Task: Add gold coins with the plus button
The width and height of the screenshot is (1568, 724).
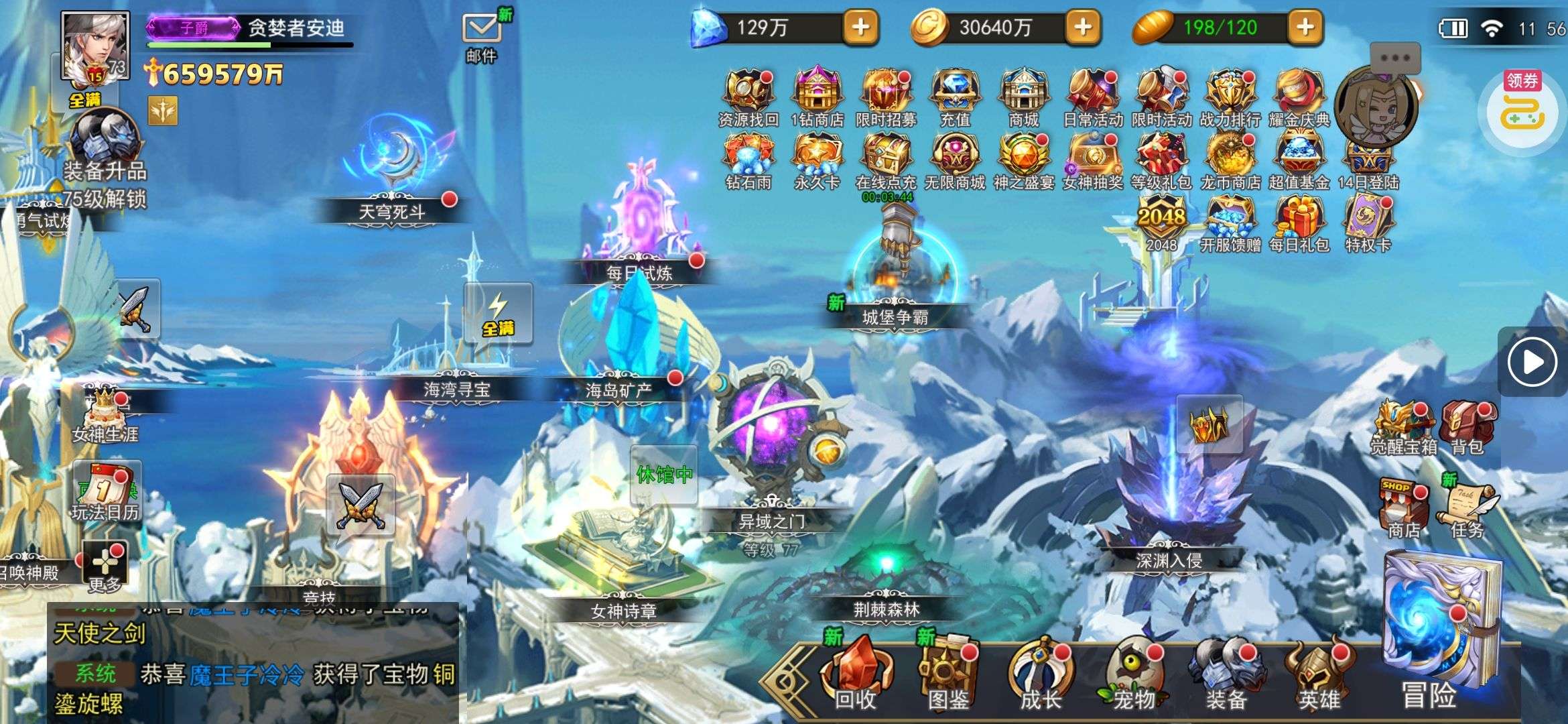Action: click(1083, 27)
